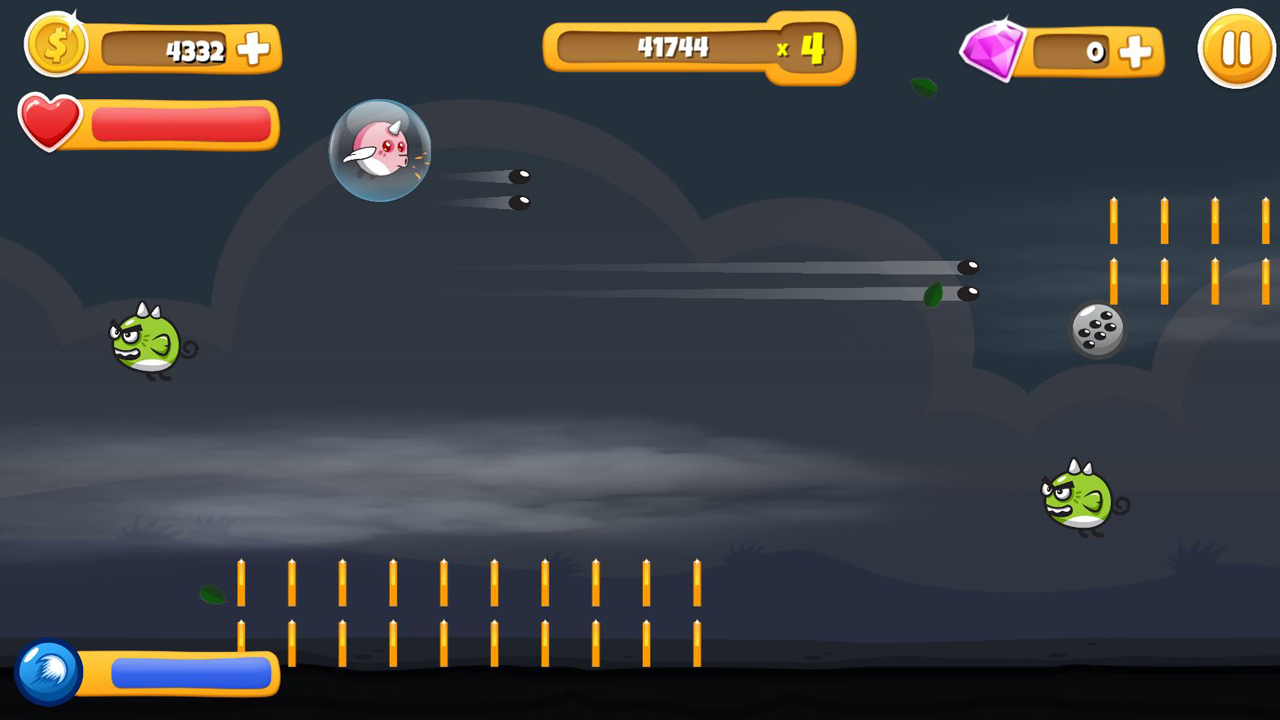Tap the blue energy bar at bottom
Viewport: 1280px width, 720px height.
(192, 672)
